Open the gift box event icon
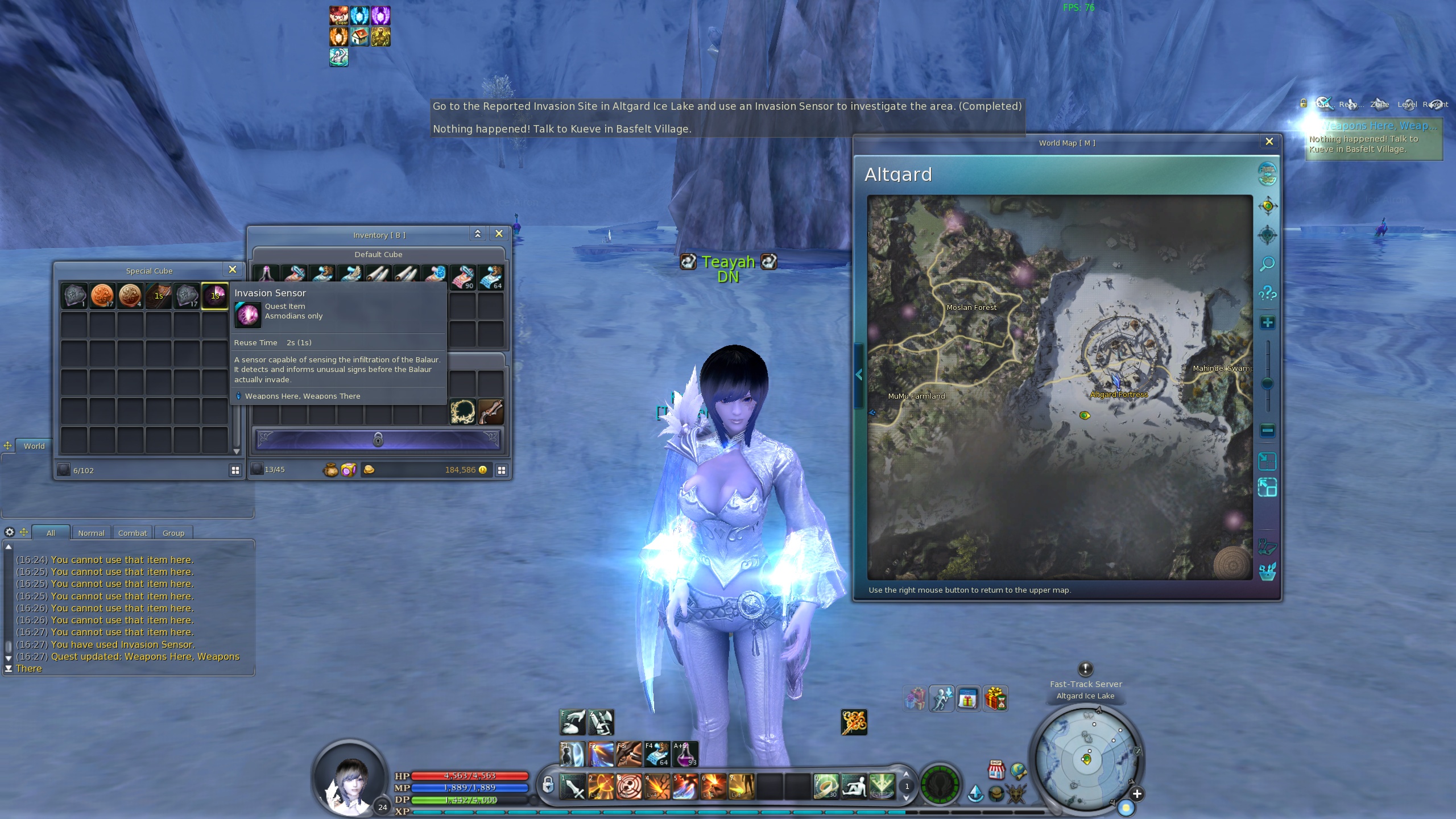This screenshot has height=819, width=1456. 995,698
